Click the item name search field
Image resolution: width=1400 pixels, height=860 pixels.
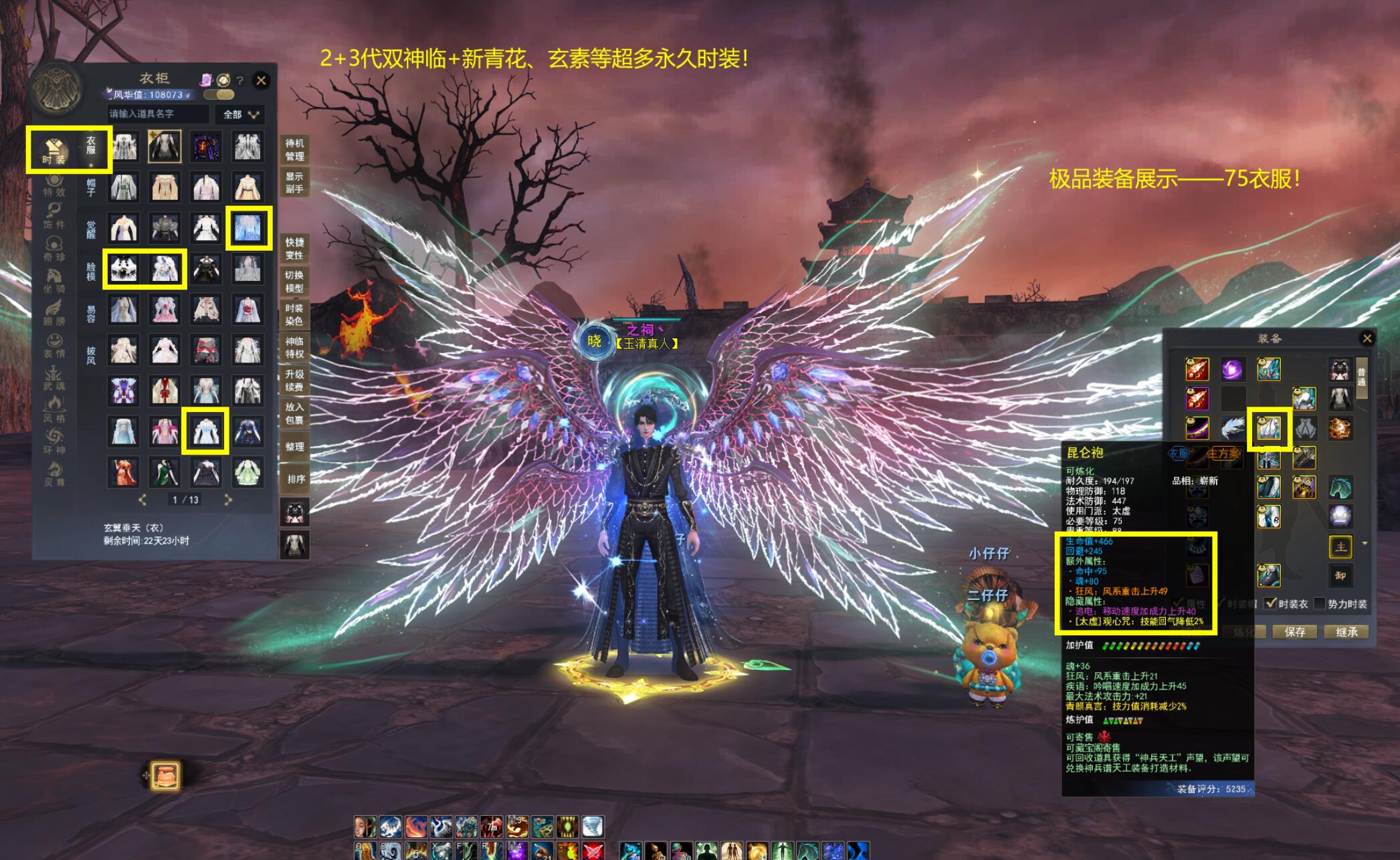[x=159, y=114]
